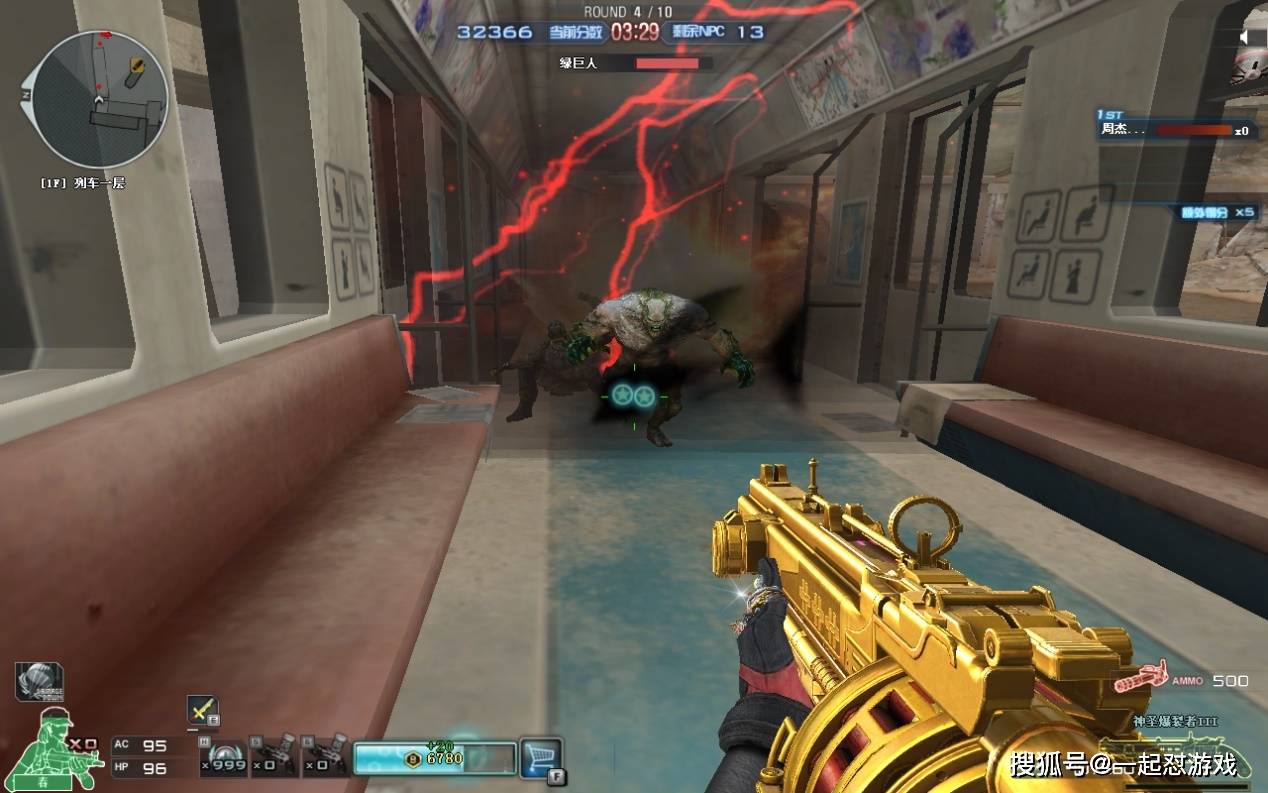The height and width of the screenshot is (793, 1268).
Task: Click the circular minimap
Action: click(99, 99)
